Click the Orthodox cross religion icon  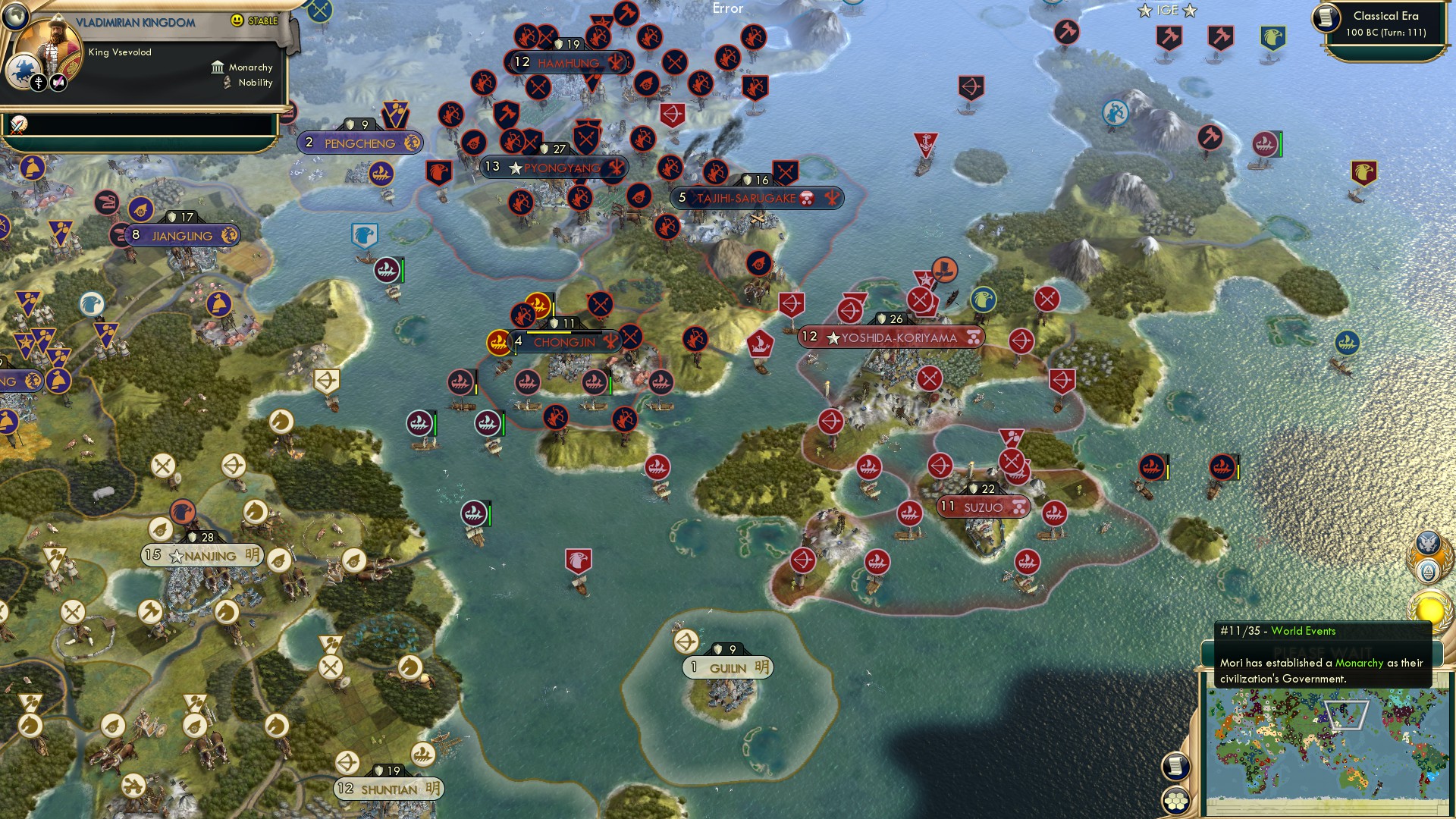coord(39,83)
